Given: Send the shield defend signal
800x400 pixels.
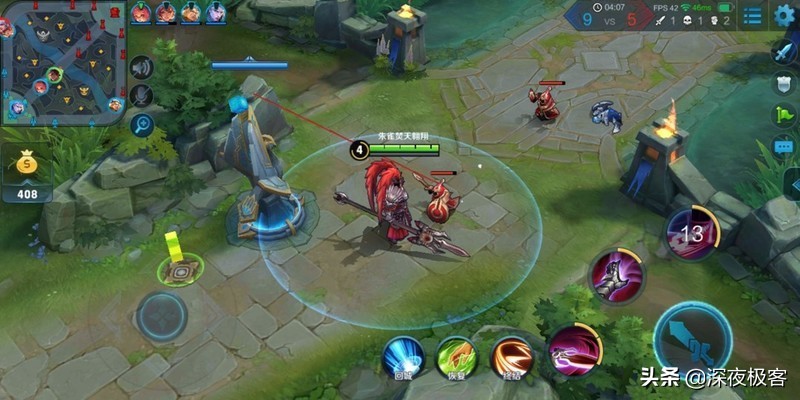Looking at the screenshot, I should [785, 83].
